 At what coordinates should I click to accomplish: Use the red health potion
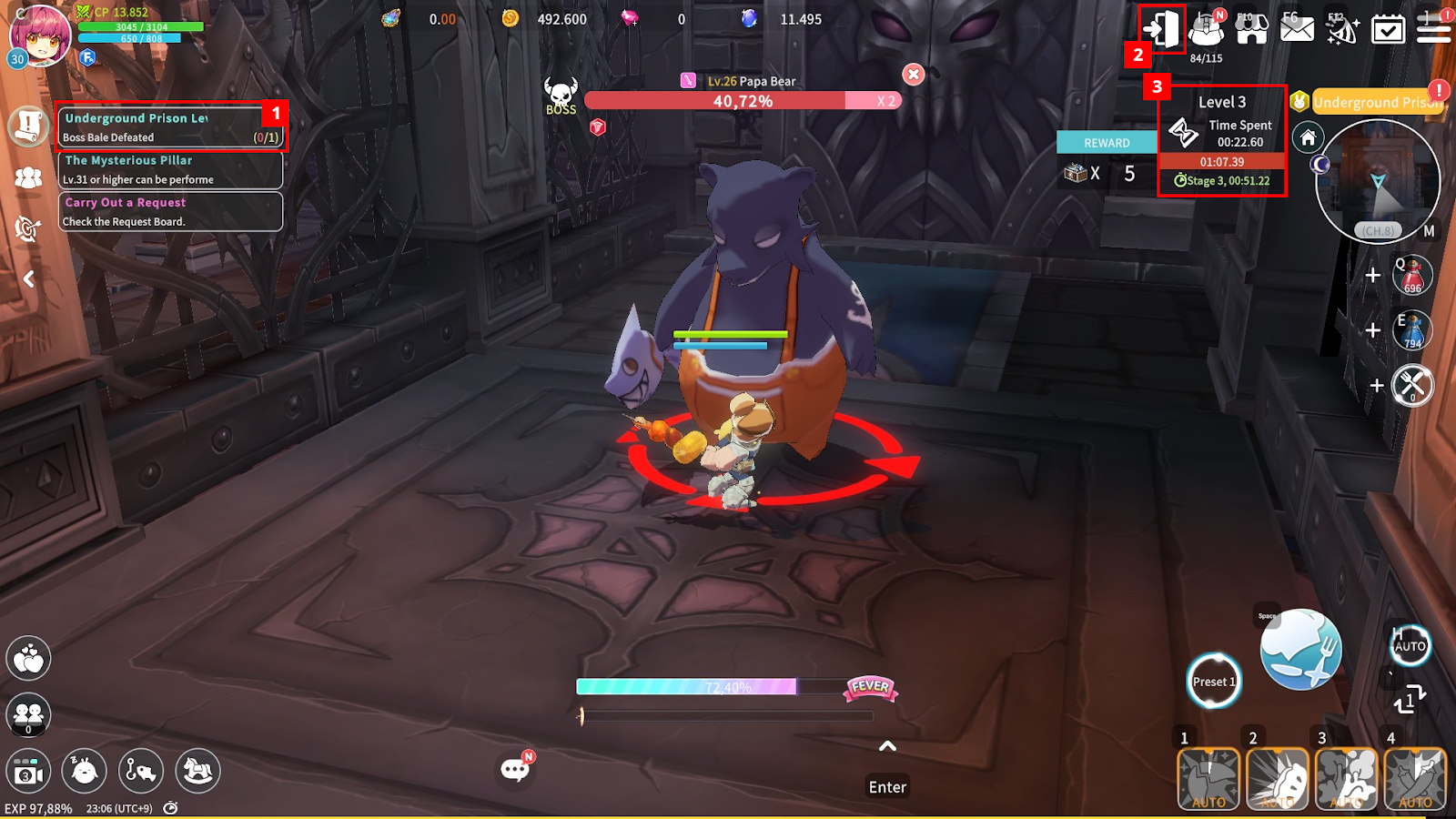[1412, 275]
